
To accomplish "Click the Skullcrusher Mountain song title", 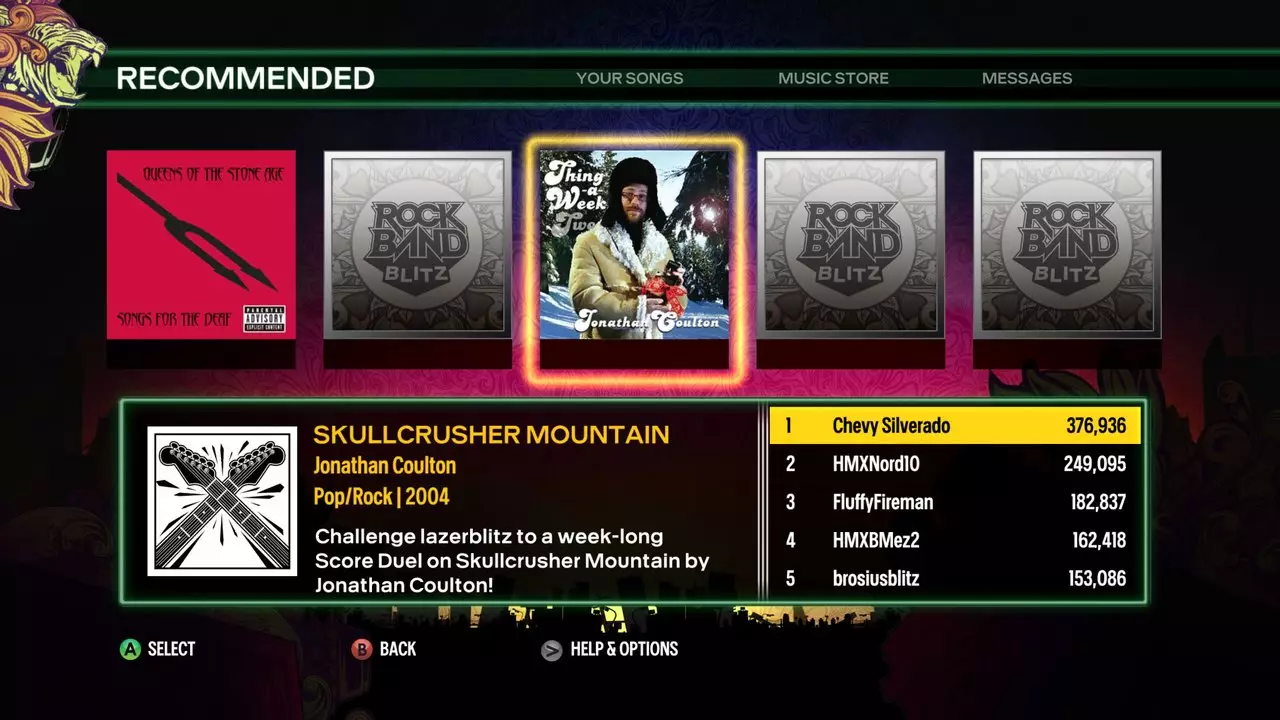I will [492, 434].
